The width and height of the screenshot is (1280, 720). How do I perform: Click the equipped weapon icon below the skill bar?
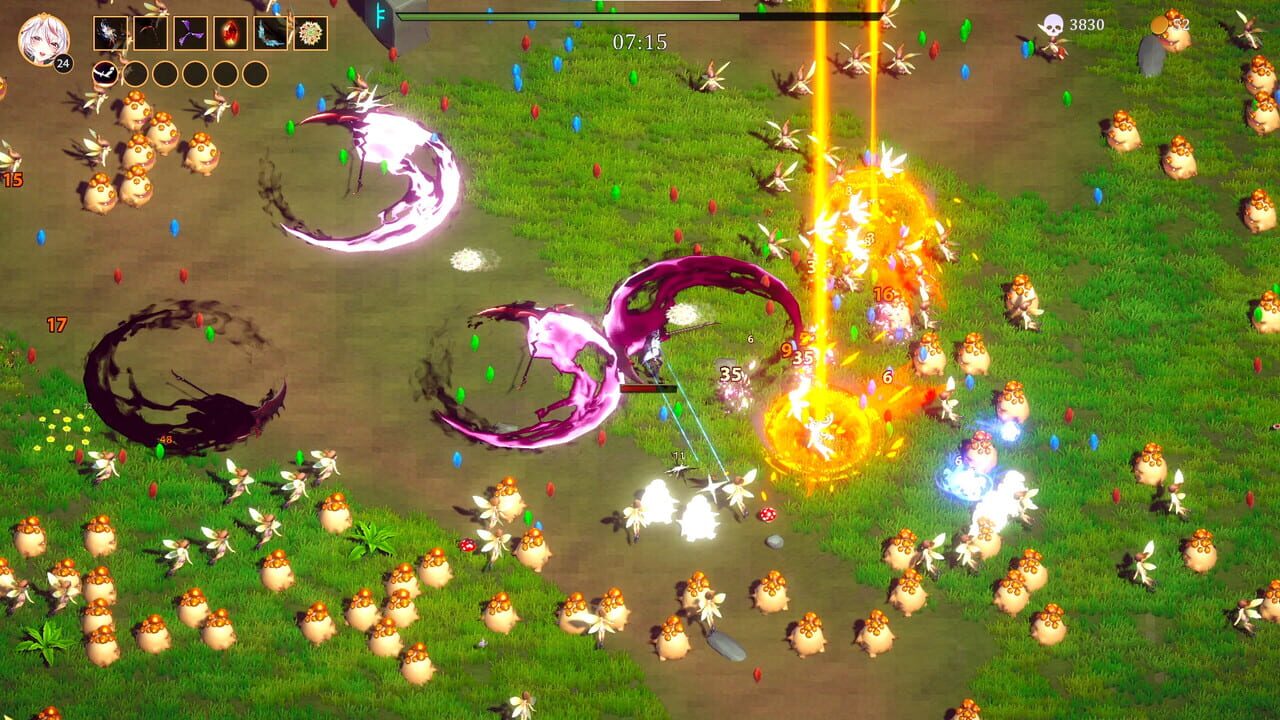coord(105,71)
